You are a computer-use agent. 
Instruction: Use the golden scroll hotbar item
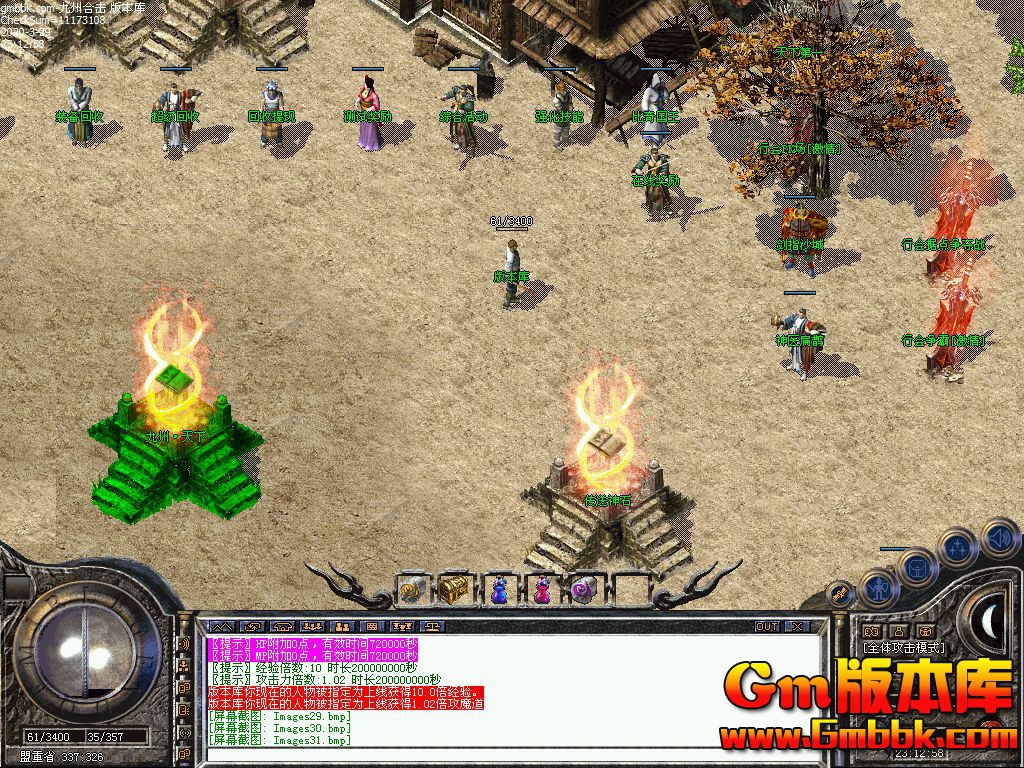coord(412,590)
